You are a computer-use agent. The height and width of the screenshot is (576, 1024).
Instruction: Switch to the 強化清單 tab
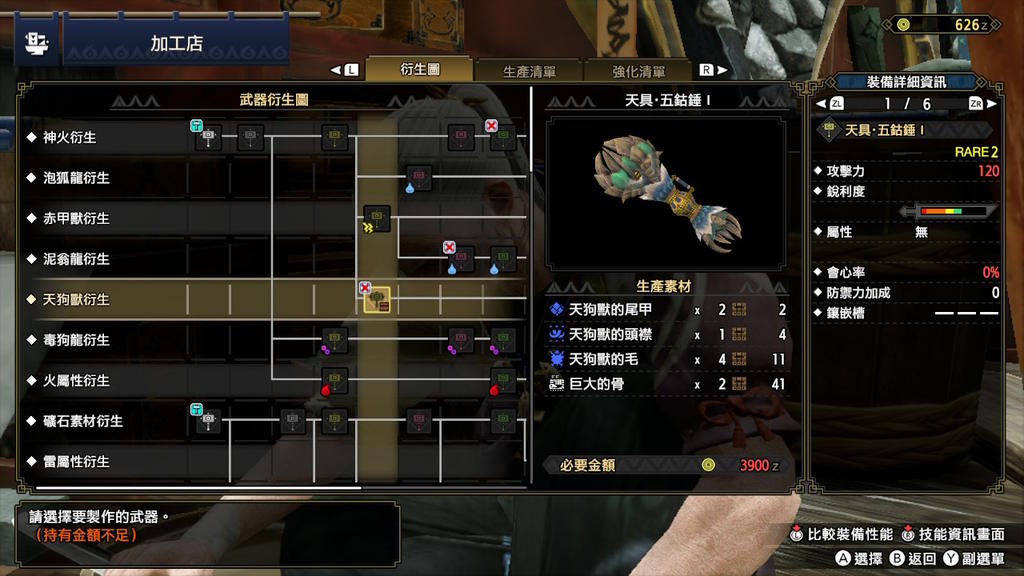tap(639, 71)
